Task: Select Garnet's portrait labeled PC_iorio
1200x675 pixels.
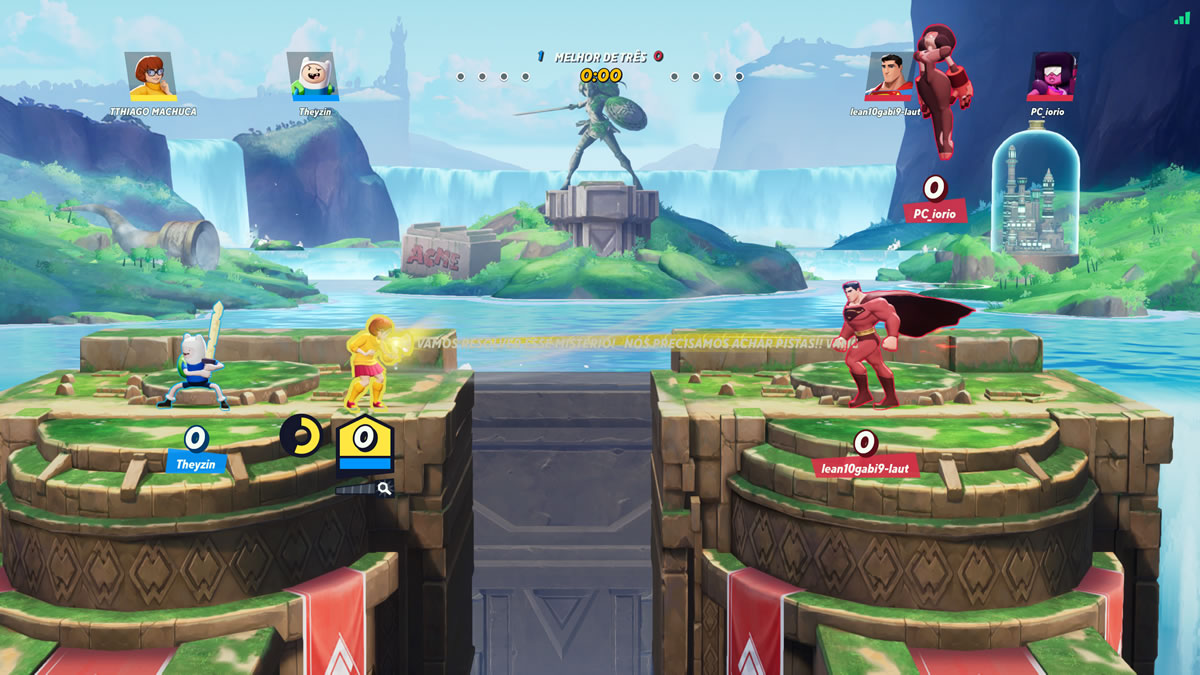Action: tap(1049, 77)
